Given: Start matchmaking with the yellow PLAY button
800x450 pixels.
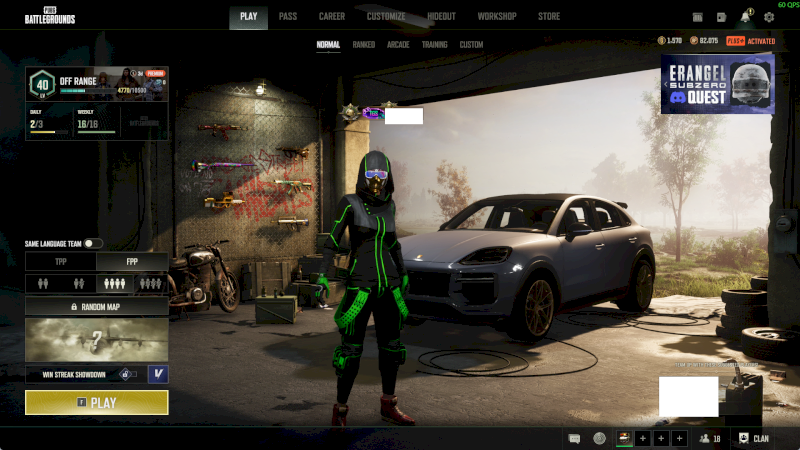Looking at the screenshot, I should pos(96,403).
